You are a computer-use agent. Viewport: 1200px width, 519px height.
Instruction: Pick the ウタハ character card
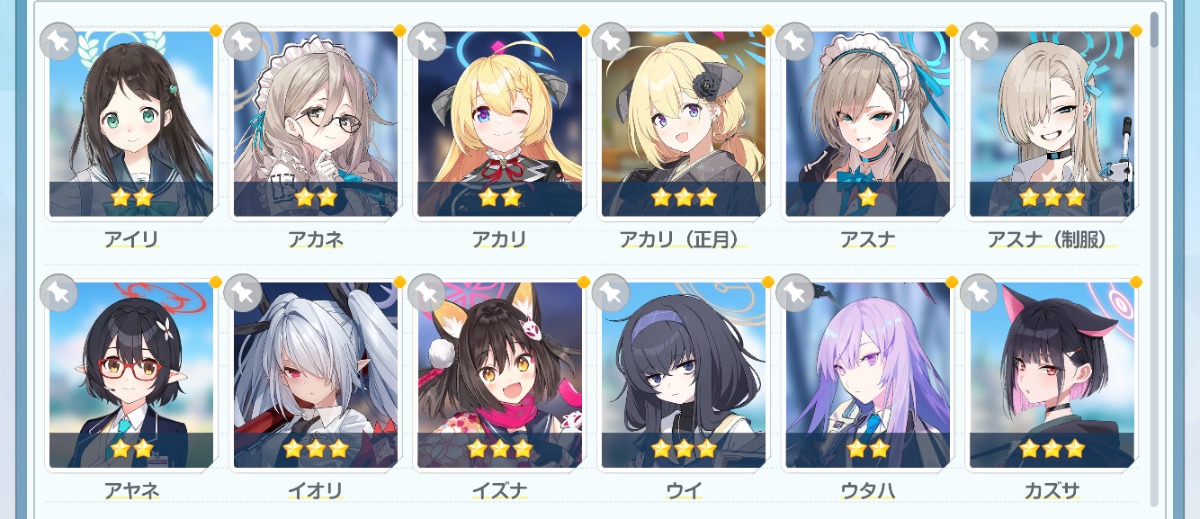point(867,375)
